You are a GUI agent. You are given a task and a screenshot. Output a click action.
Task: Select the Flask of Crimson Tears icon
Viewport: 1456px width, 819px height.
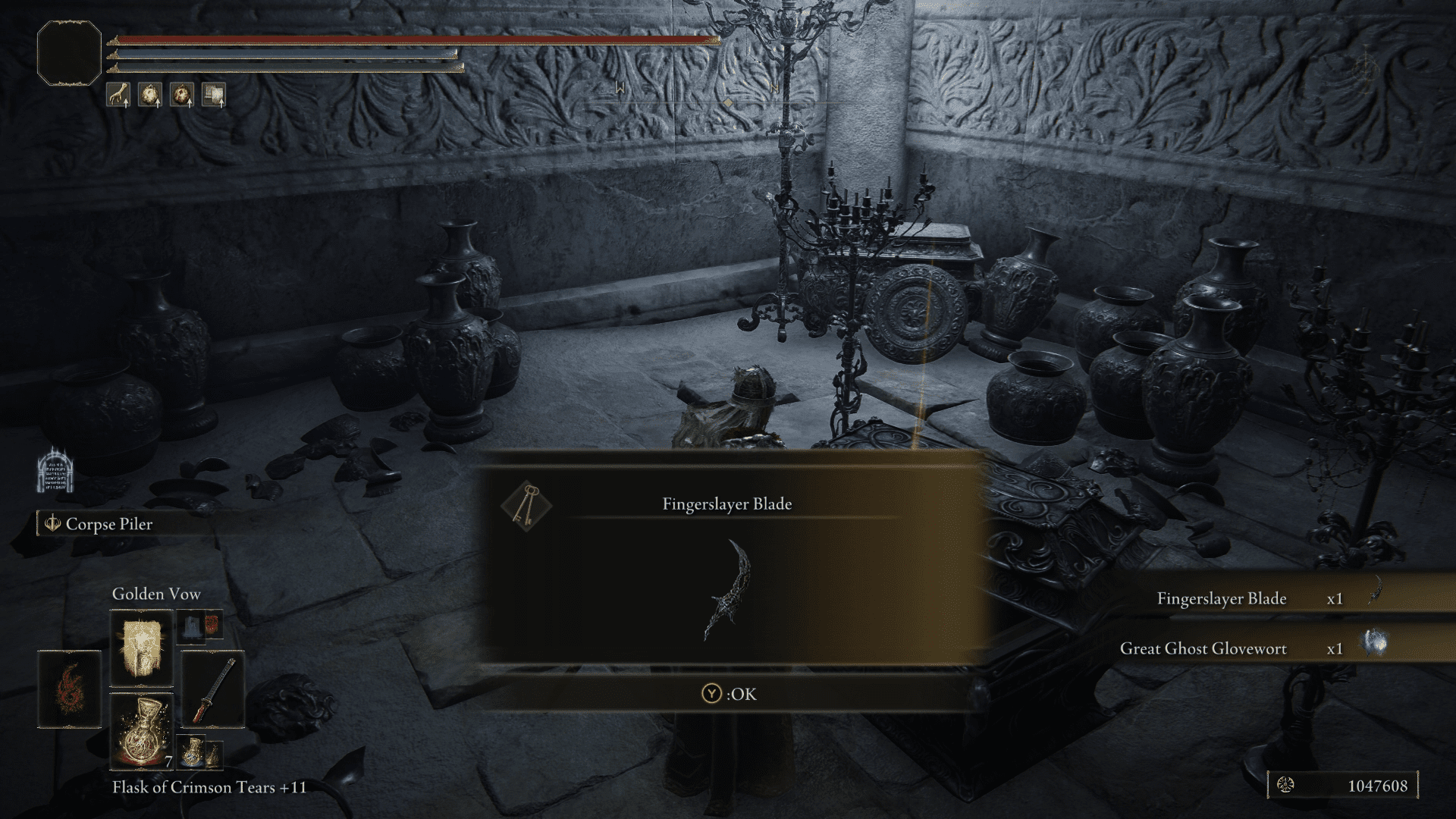[x=141, y=731]
